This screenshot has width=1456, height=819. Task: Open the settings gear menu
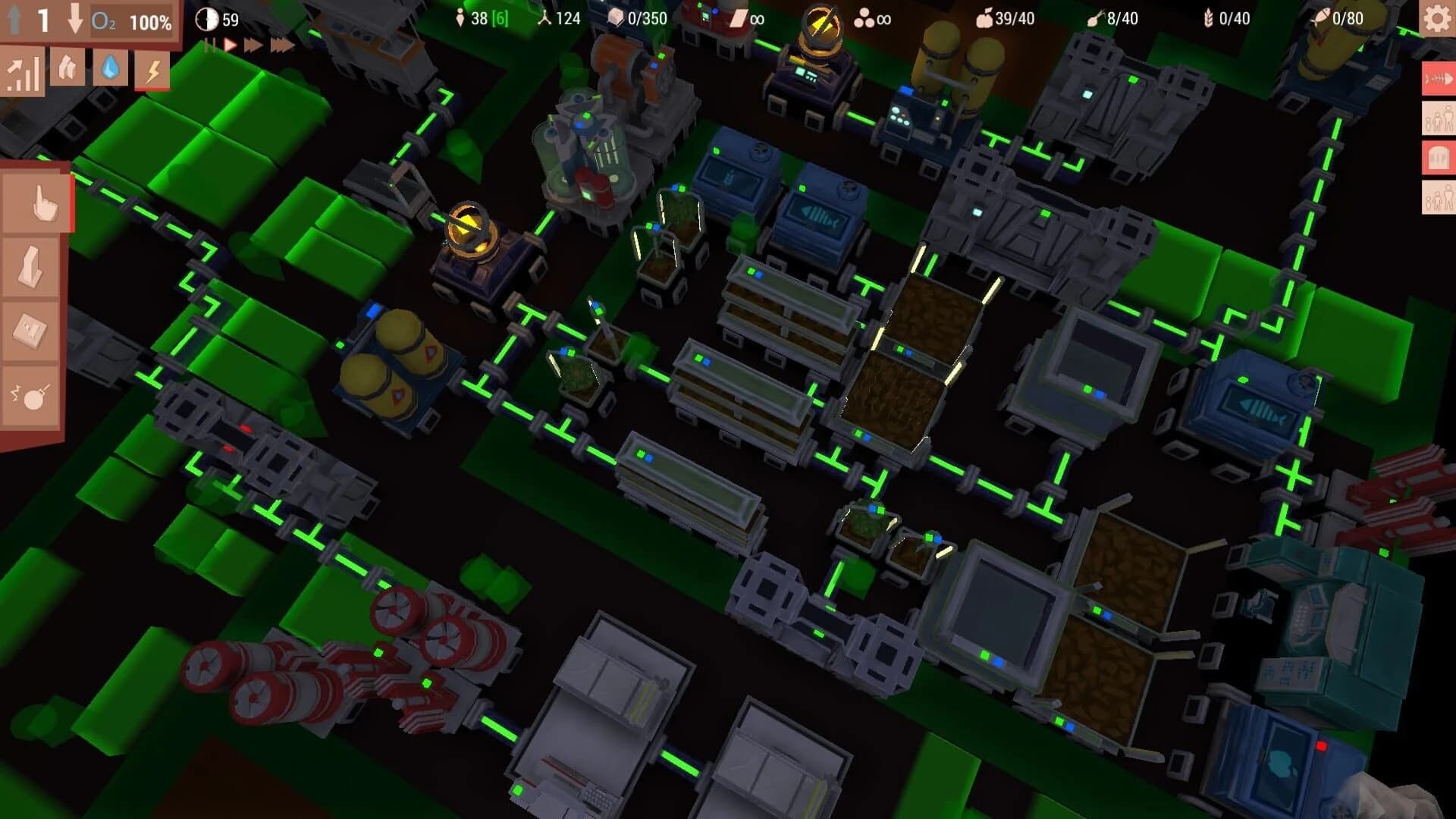click(1436, 19)
